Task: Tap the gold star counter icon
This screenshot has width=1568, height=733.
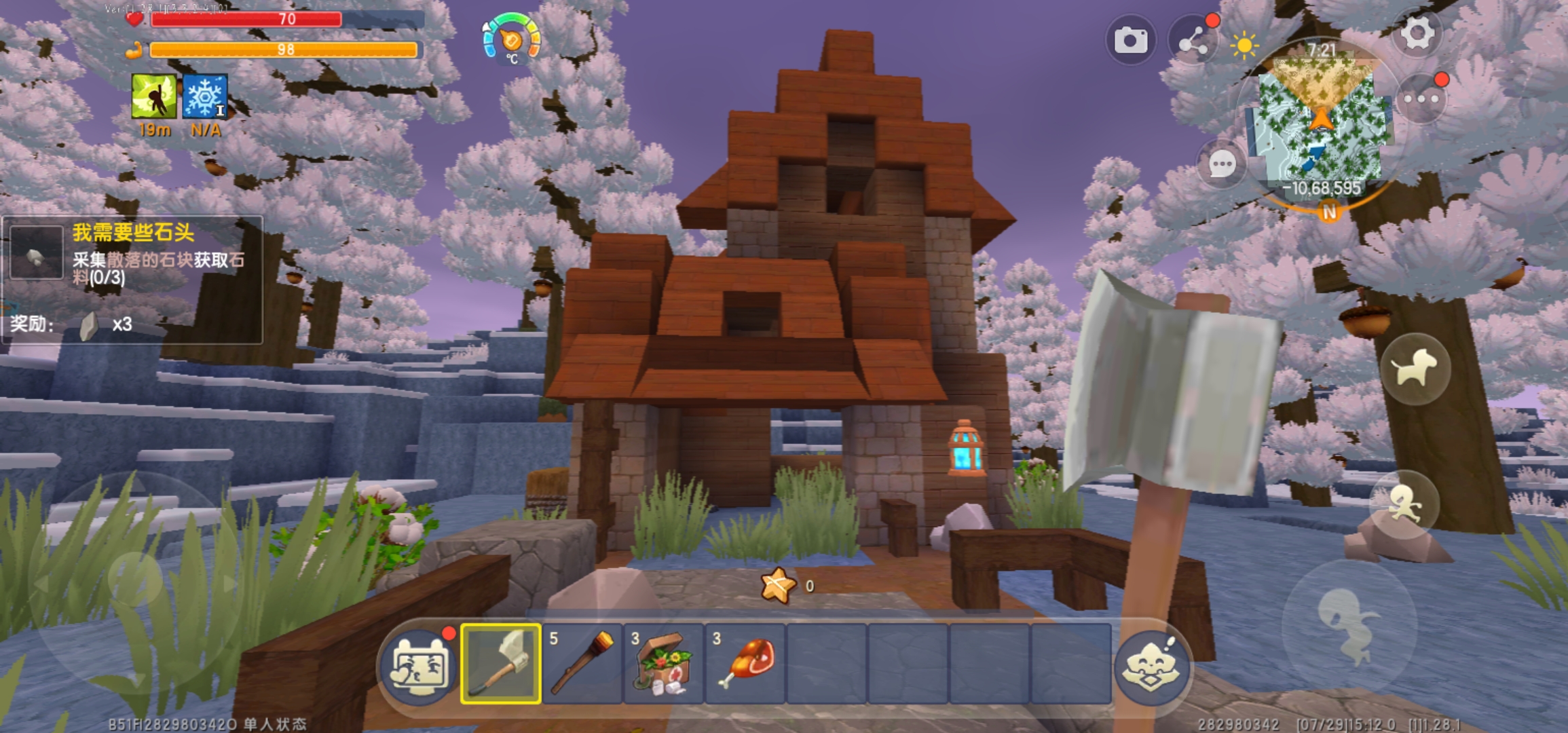Action: point(778,585)
